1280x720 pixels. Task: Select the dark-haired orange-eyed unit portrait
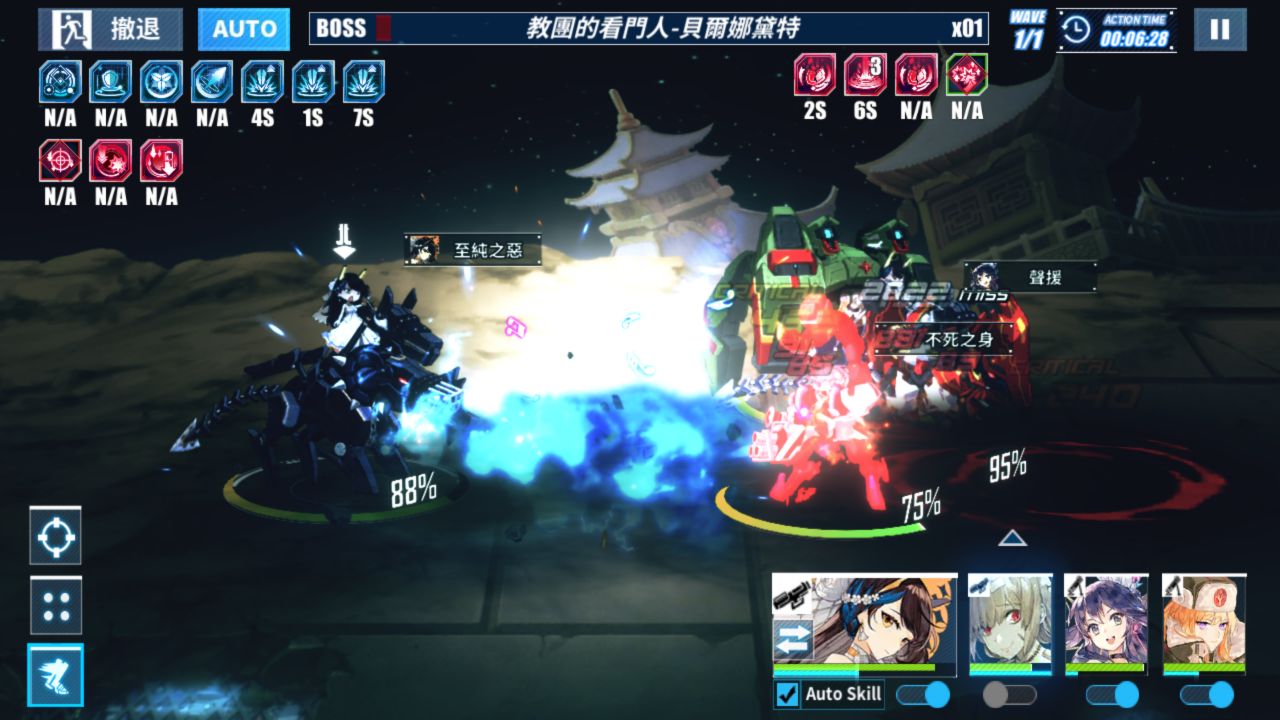click(x=880, y=620)
